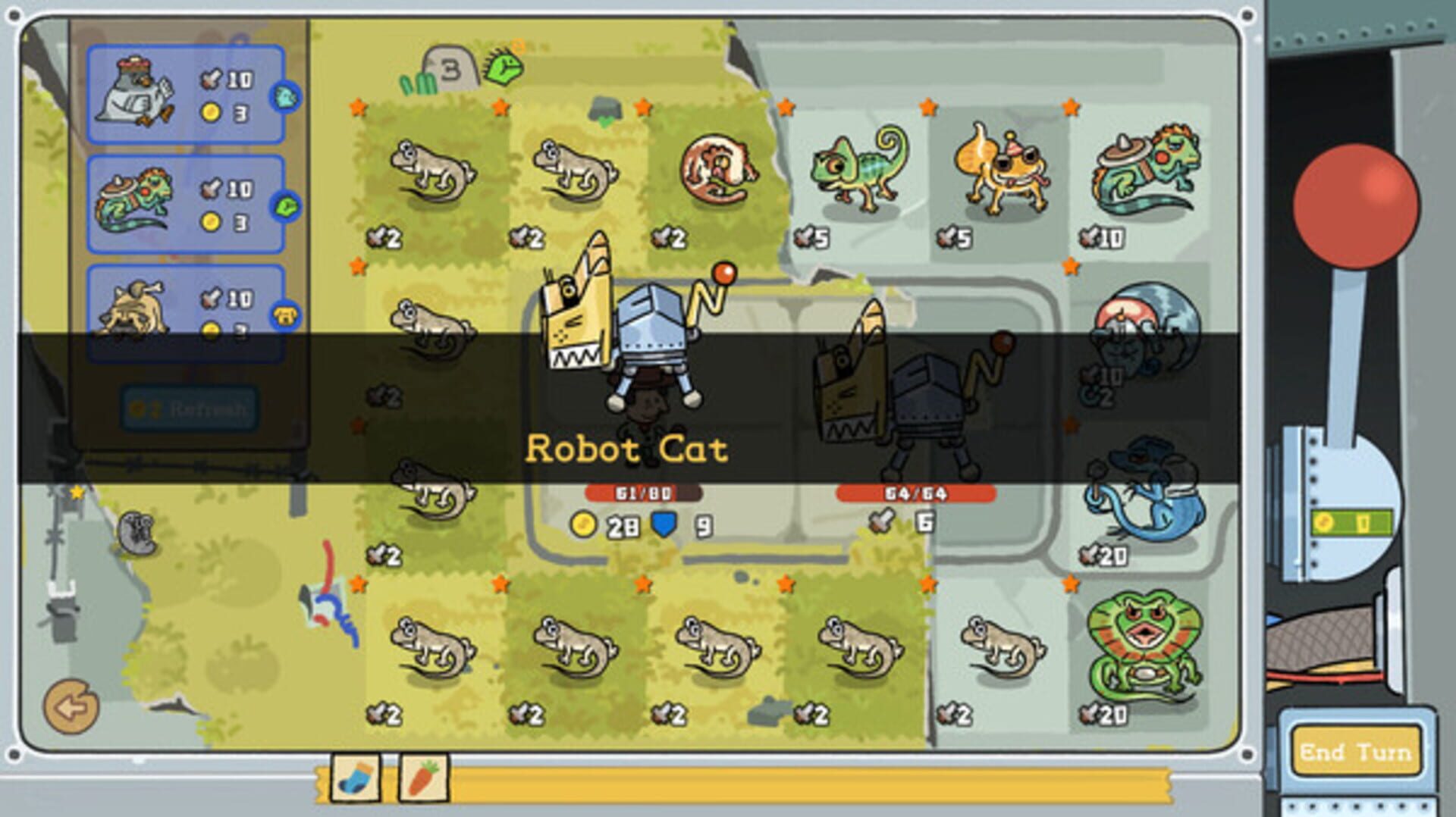Click the Refresh shop button

click(x=191, y=409)
